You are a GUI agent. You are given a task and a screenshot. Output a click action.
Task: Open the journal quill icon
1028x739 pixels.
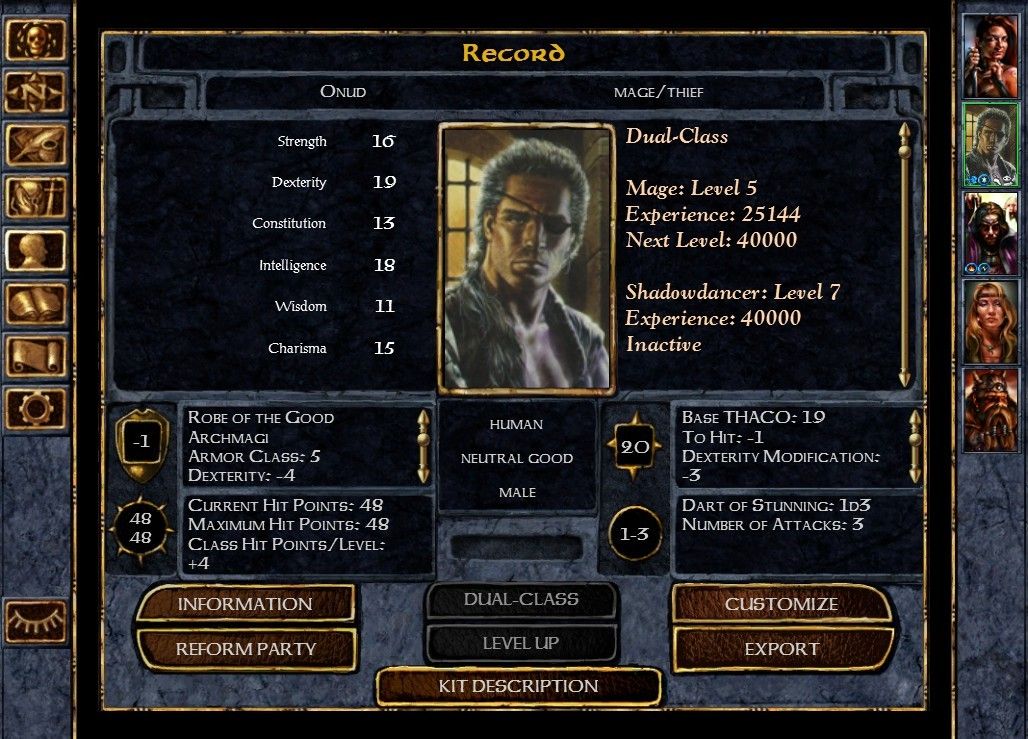36,145
